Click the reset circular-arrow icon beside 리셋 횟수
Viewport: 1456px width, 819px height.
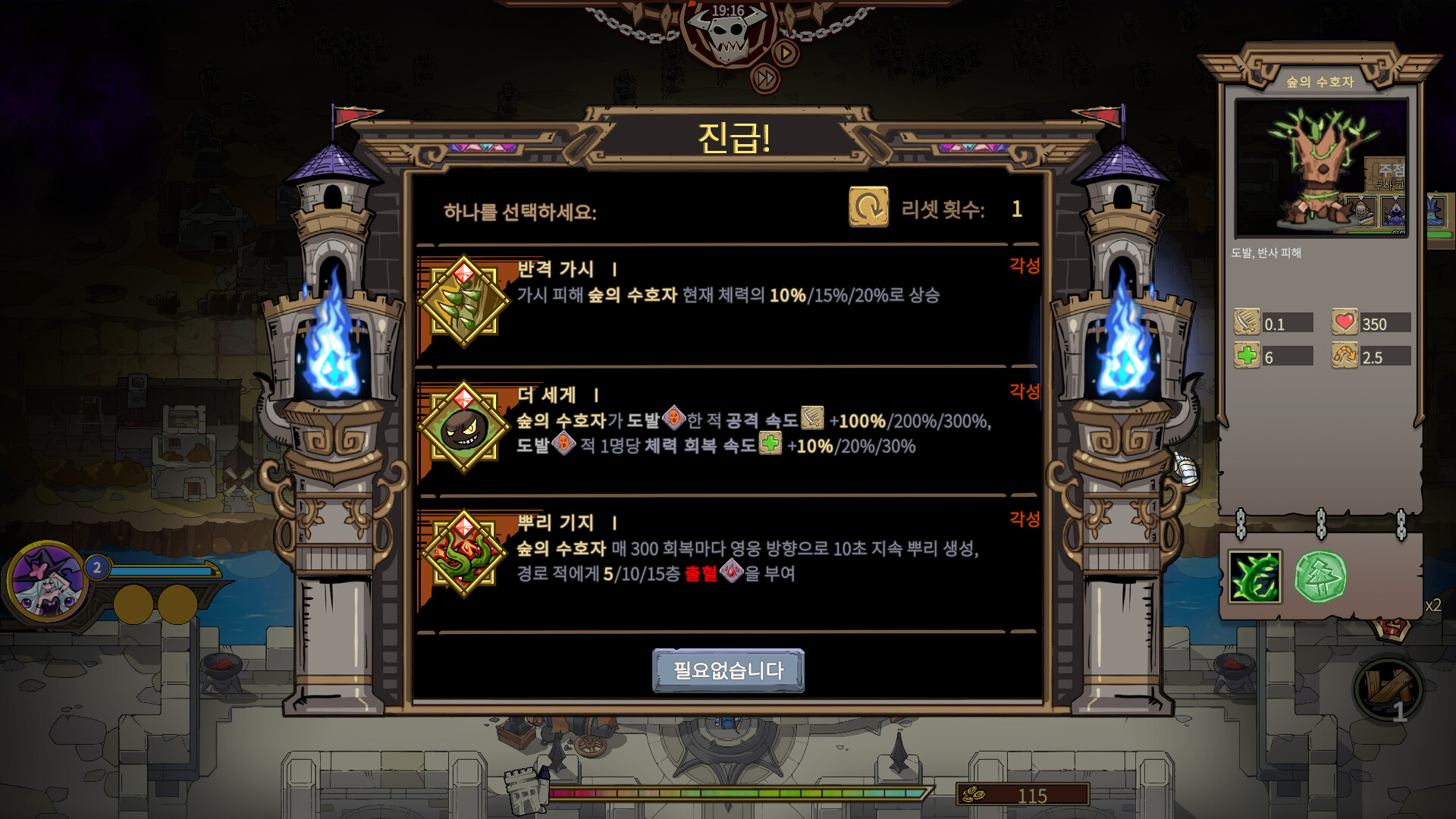click(x=869, y=205)
